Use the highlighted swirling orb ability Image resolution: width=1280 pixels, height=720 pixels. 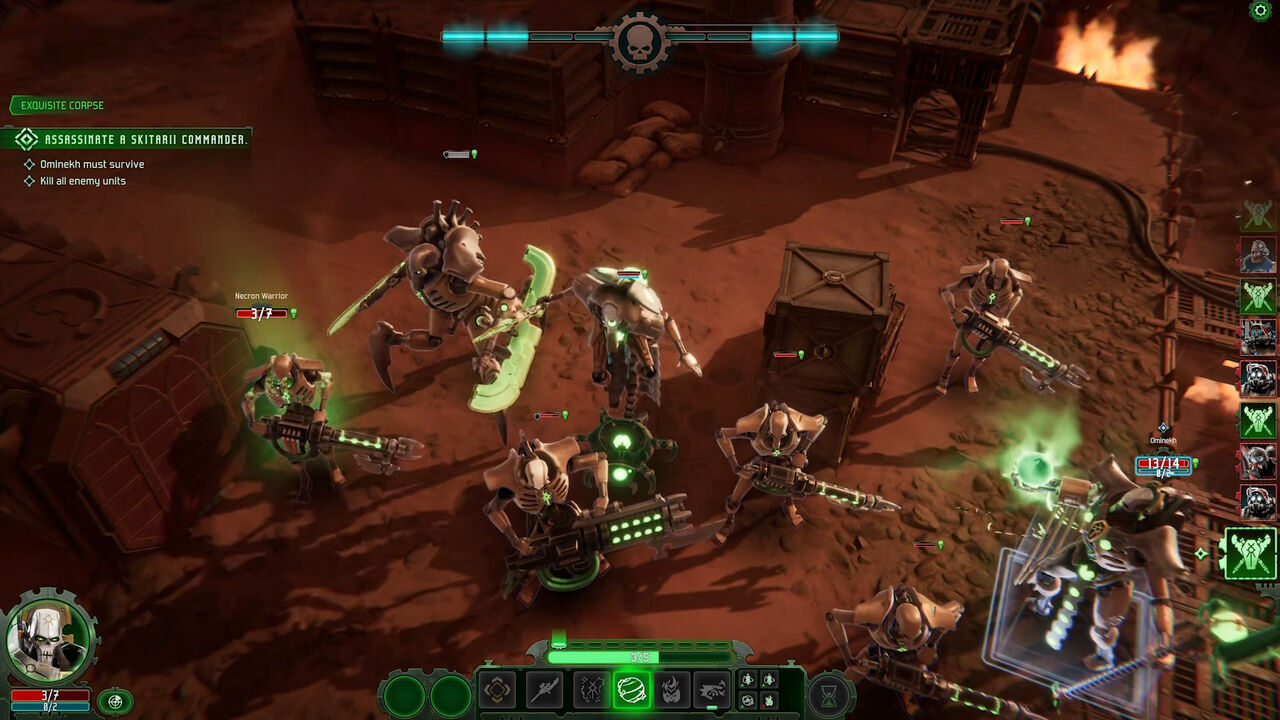click(x=632, y=690)
